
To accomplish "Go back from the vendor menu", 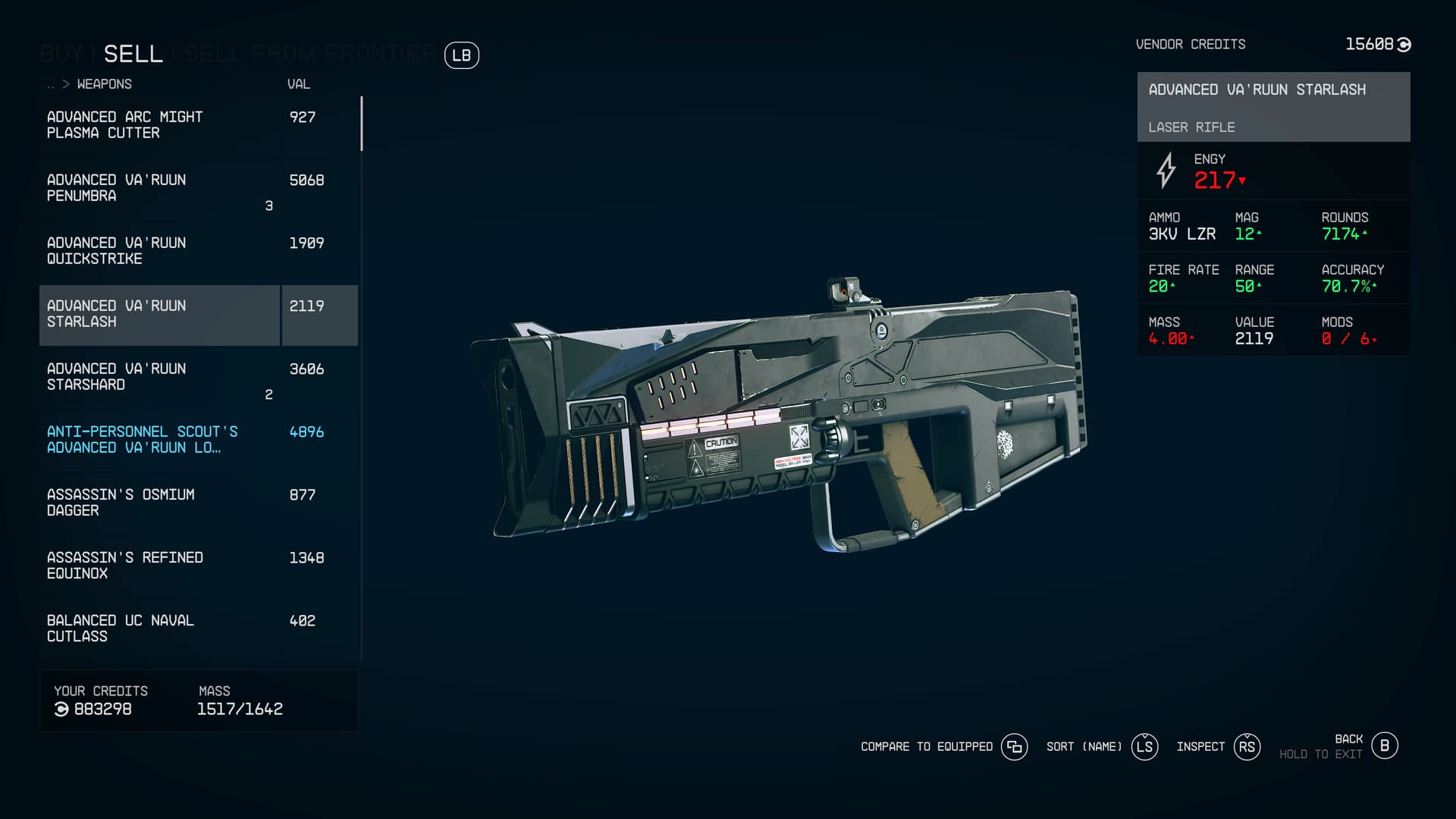I will pos(1384,746).
